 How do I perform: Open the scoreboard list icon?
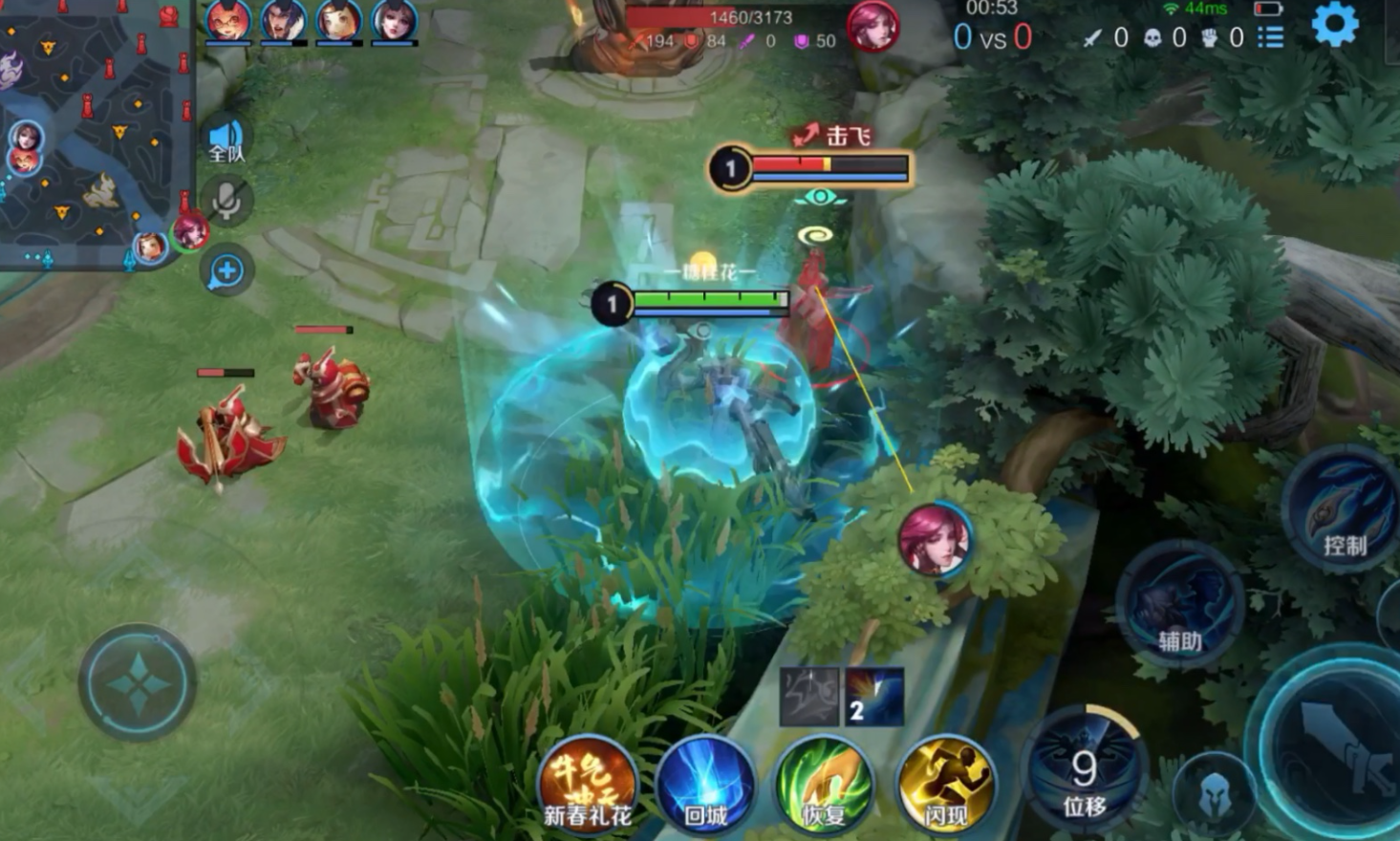pyautogui.click(x=1270, y=37)
